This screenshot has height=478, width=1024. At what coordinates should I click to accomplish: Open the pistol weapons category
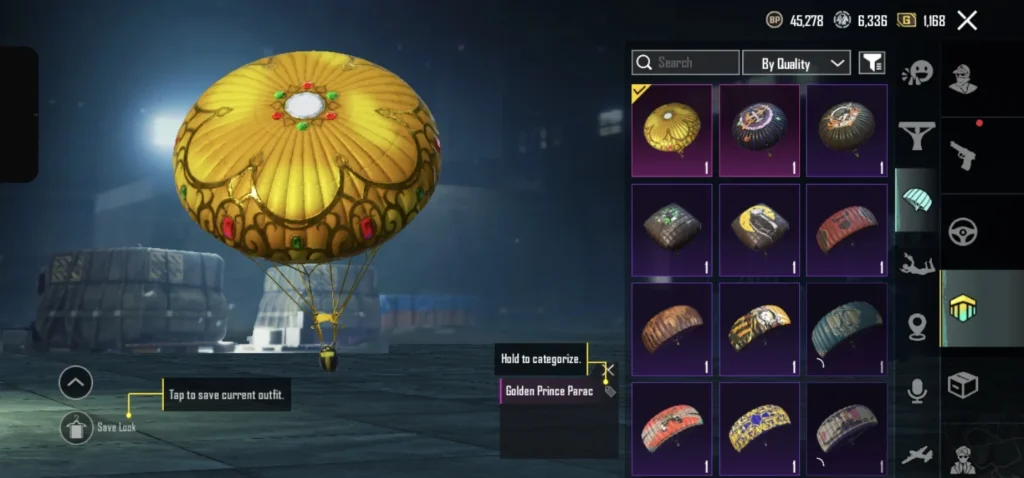point(963,154)
